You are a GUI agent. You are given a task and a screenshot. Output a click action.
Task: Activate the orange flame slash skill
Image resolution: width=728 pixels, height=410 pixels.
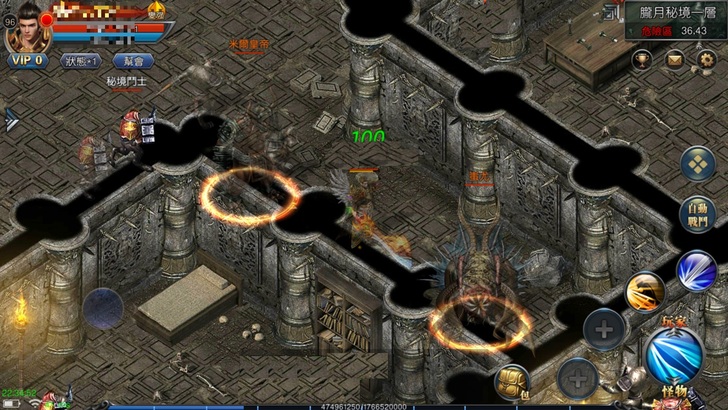pos(644,292)
